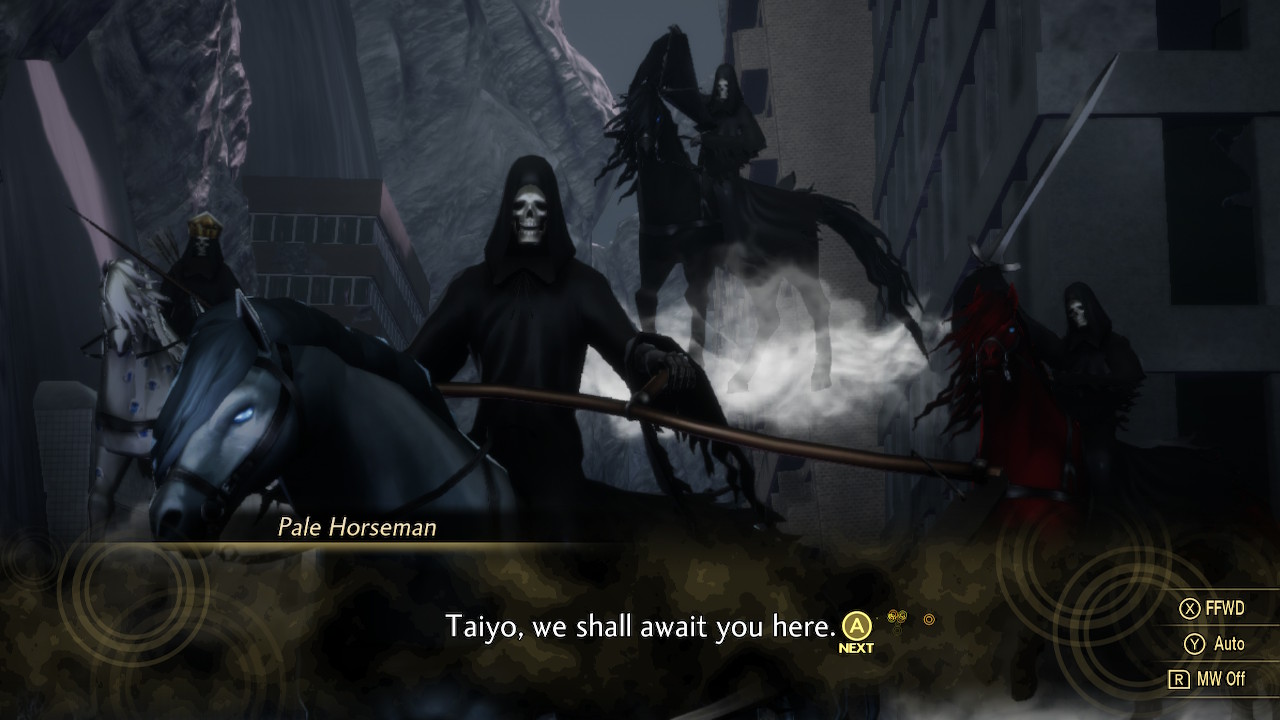The height and width of the screenshot is (720, 1280).
Task: Click the R shoulder button icon
Action: click(x=1179, y=678)
